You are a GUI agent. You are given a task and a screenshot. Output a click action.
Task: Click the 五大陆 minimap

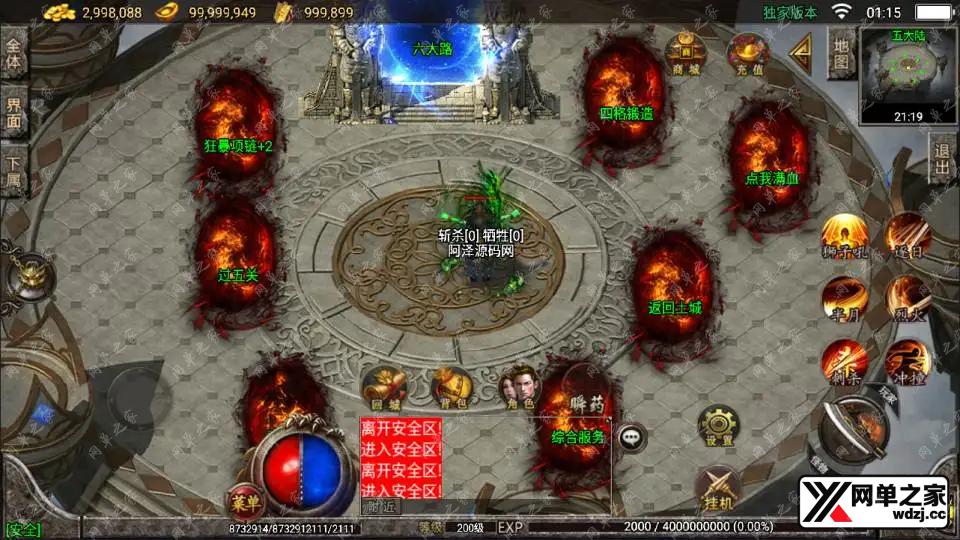point(908,74)
